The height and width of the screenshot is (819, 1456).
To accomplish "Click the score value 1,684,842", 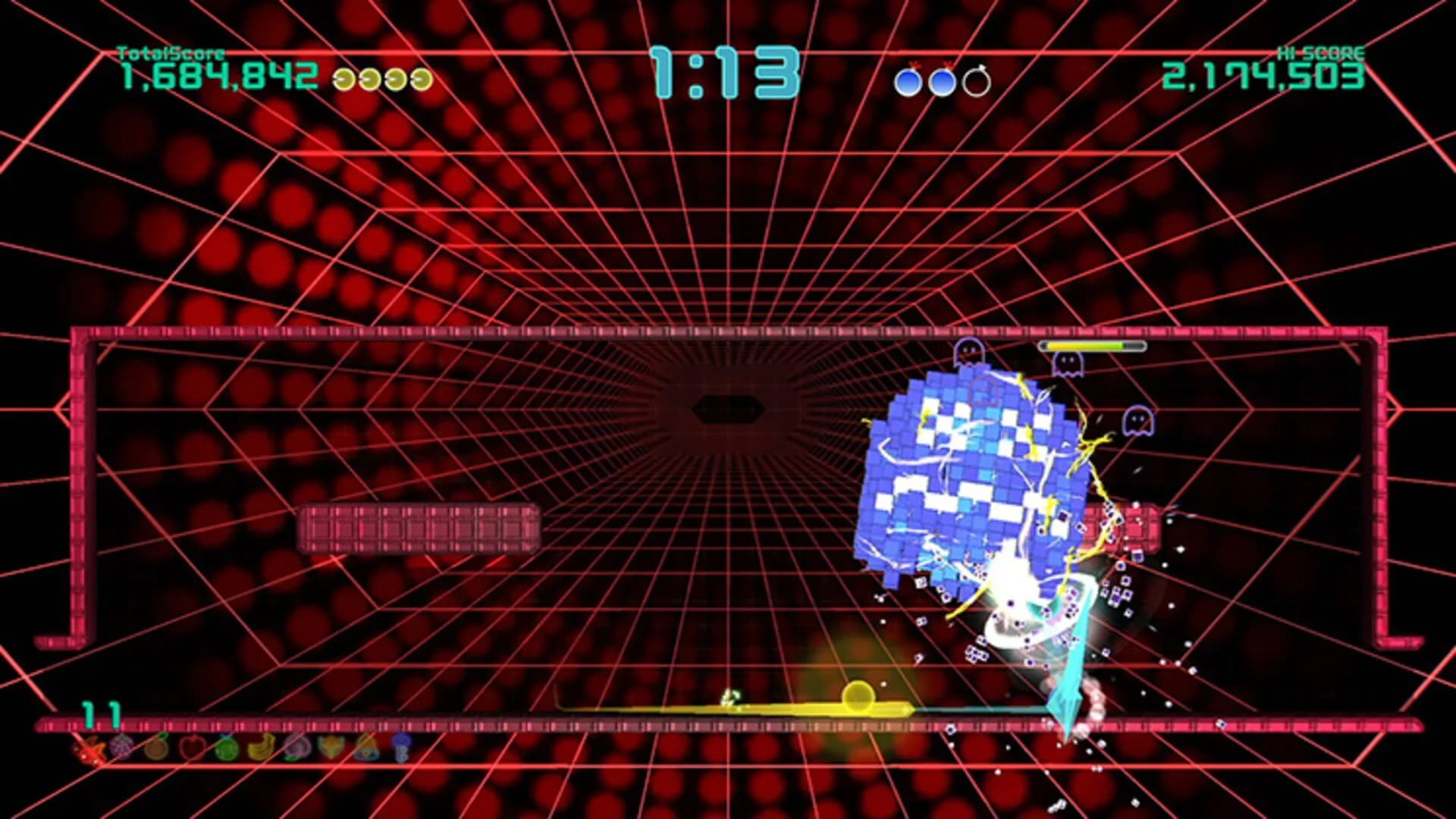I will [x=218, y=76].
